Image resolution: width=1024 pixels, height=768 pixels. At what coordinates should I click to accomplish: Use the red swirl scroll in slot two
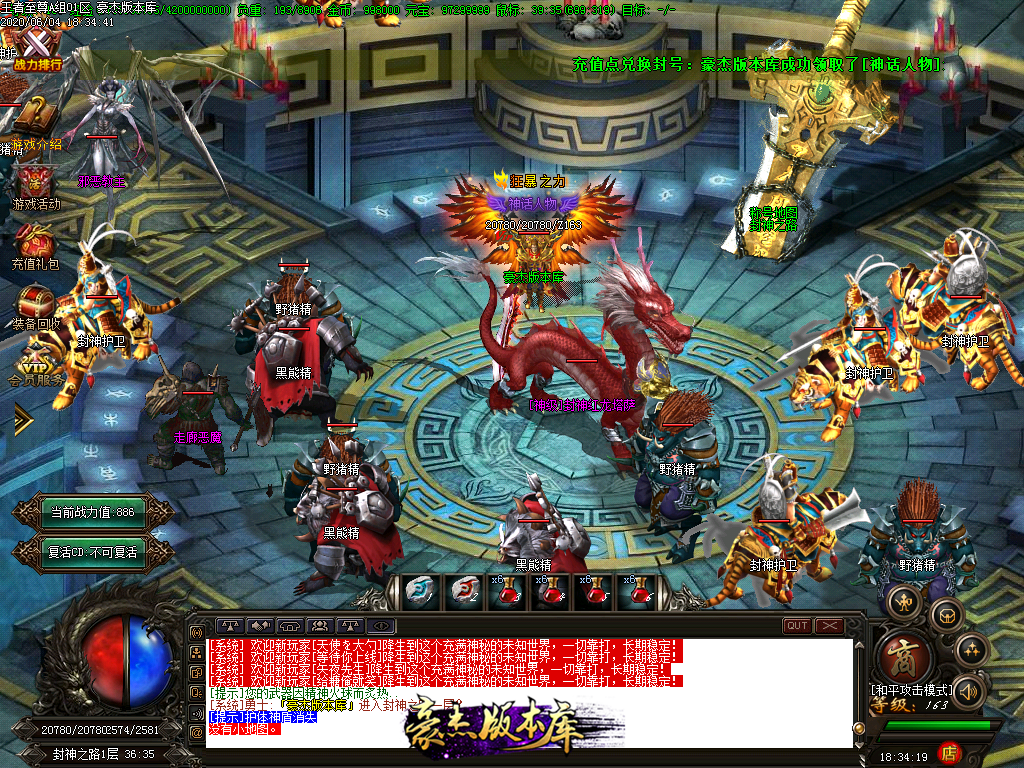(463, 592)
